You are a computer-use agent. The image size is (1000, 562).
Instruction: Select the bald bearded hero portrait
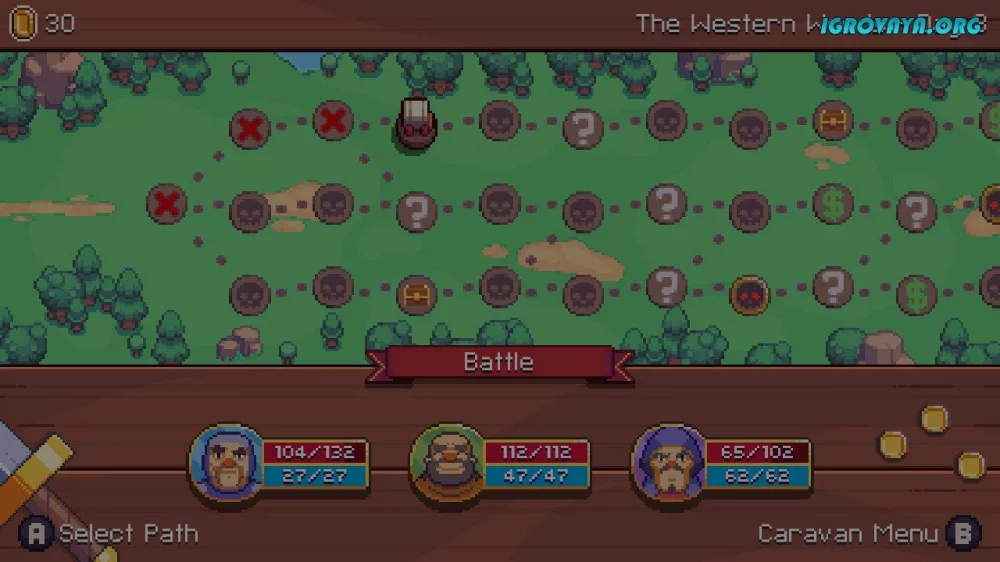click(x=447, y=464)
